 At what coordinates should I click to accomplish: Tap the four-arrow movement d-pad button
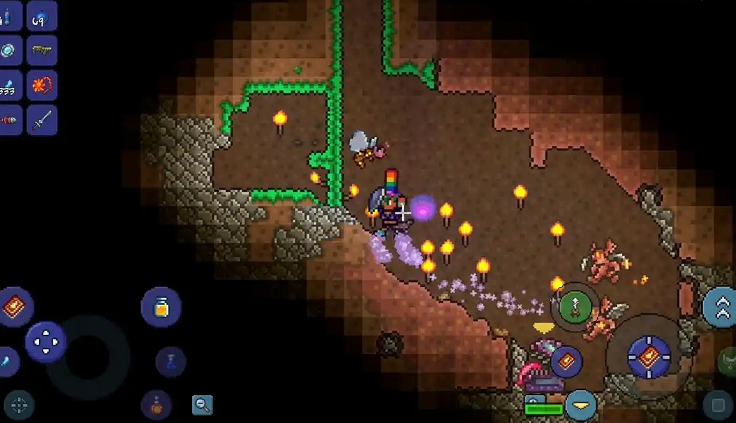(45, 342)
